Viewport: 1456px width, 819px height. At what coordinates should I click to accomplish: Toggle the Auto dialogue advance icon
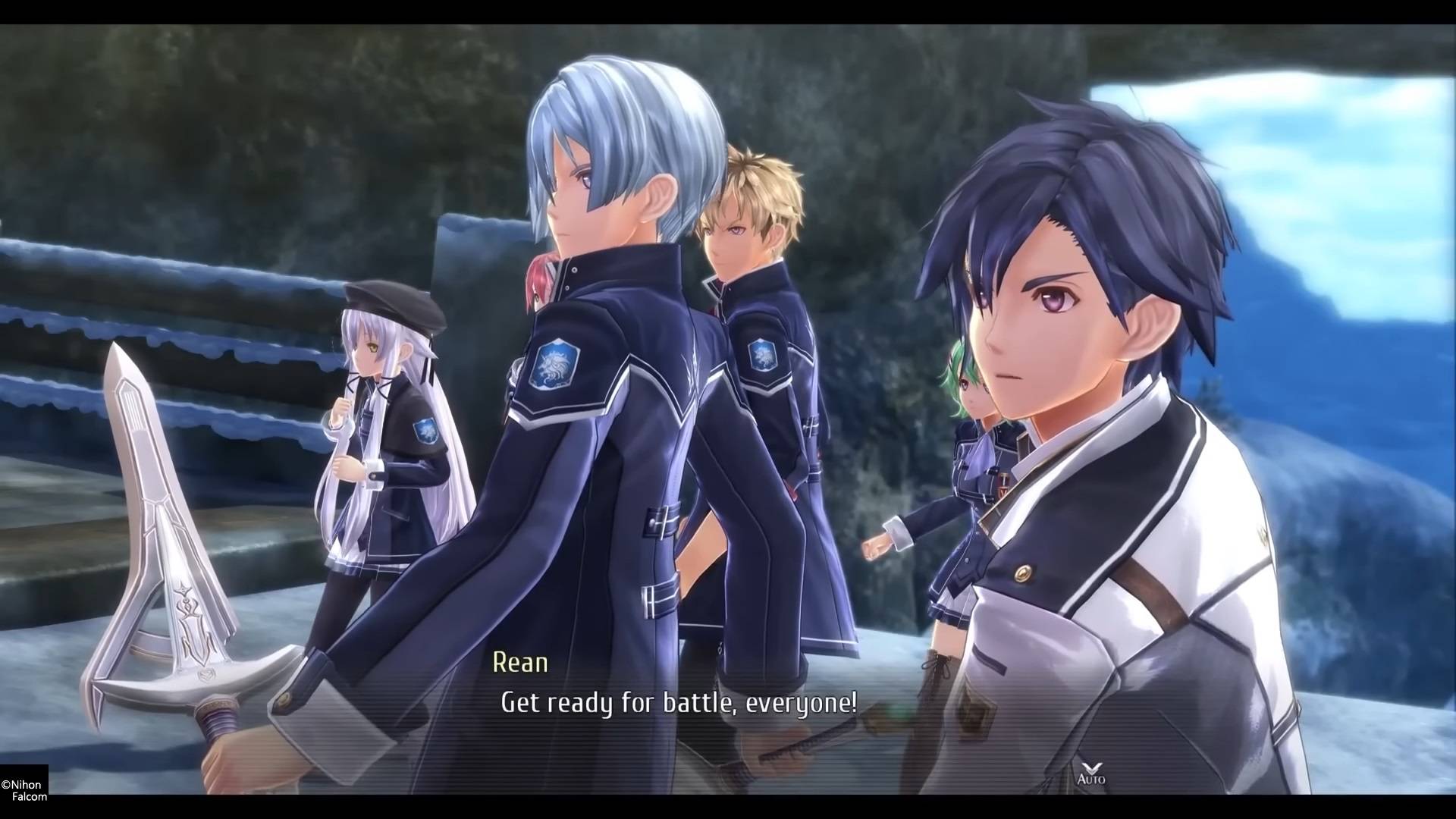(1090, 772)
